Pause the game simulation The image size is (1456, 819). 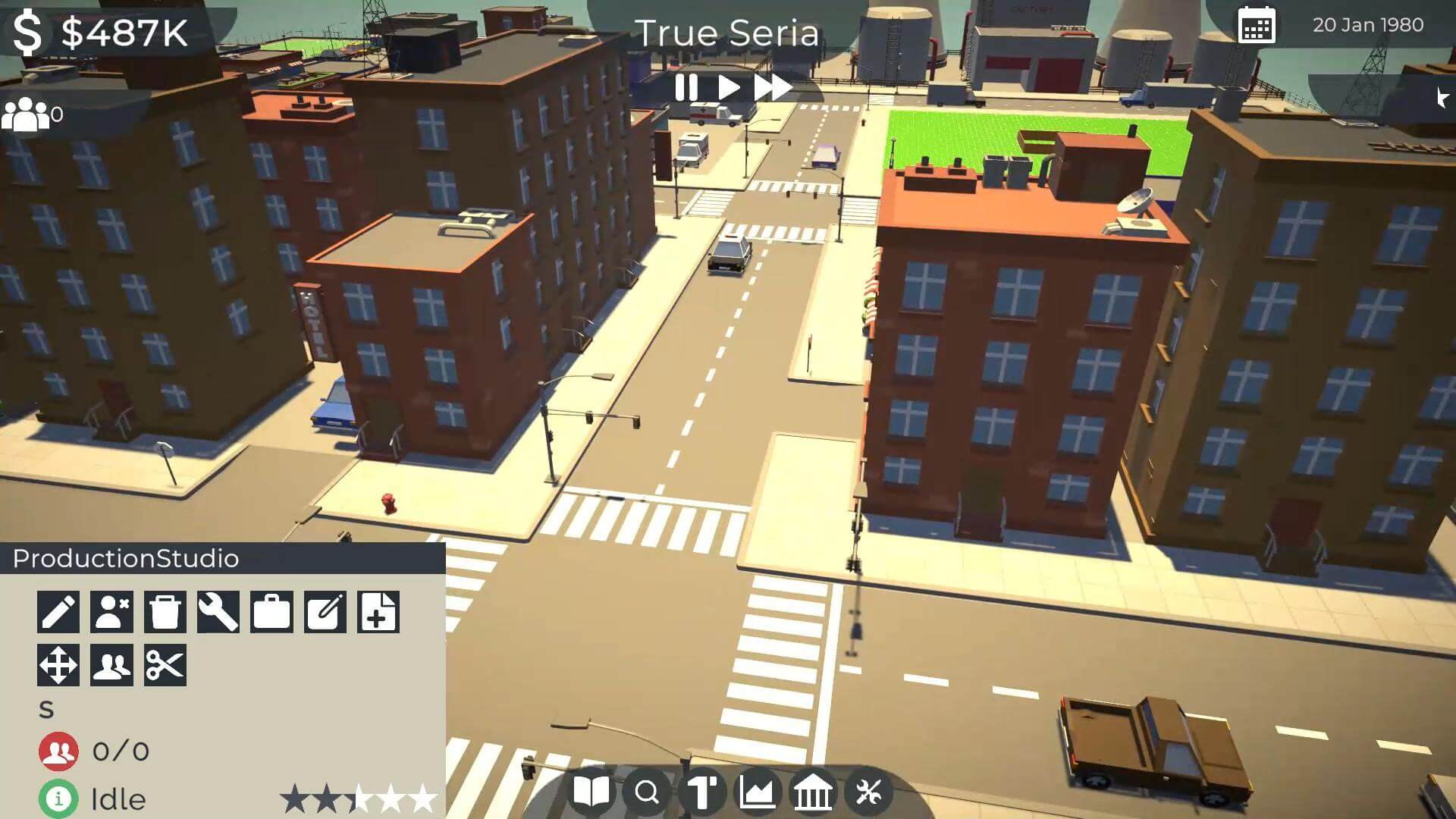(686, 88)
